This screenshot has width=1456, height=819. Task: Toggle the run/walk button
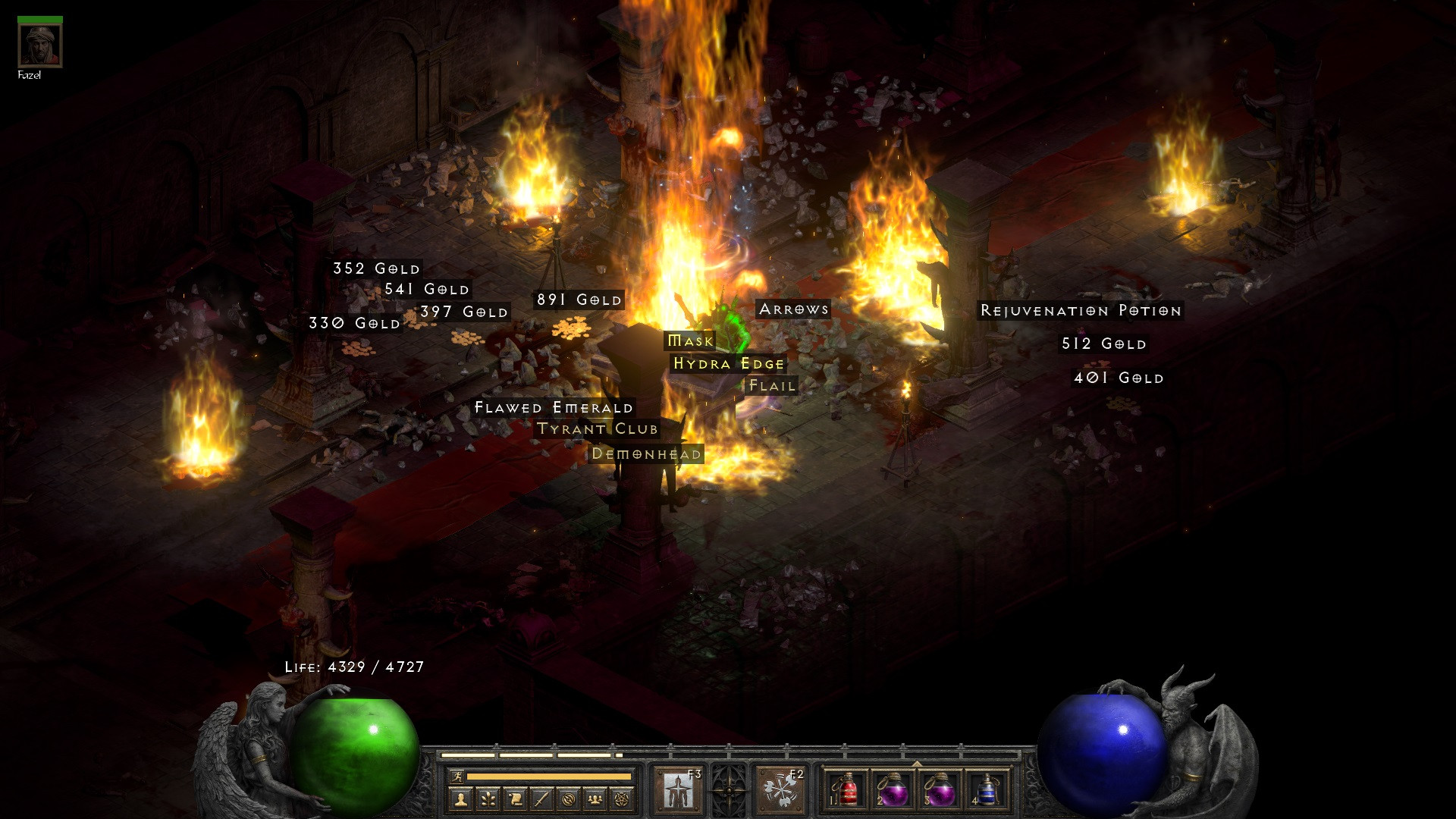coord(457,776)
